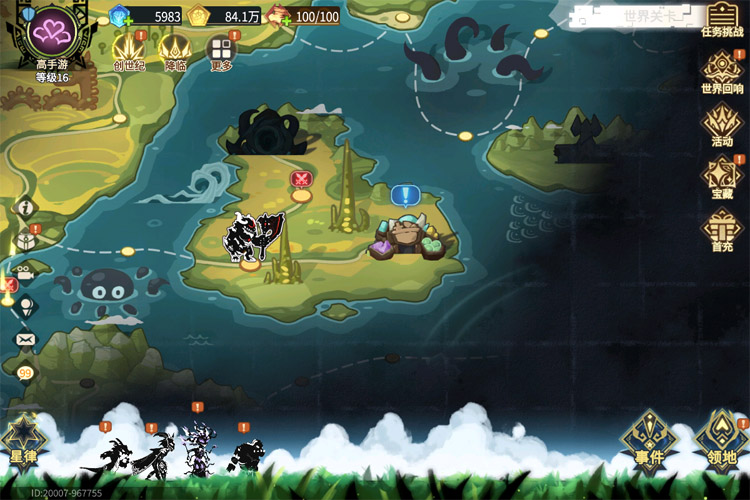Open the chat bubble showing 99
This screenshot has height=500, width=750.
(25, 371)
